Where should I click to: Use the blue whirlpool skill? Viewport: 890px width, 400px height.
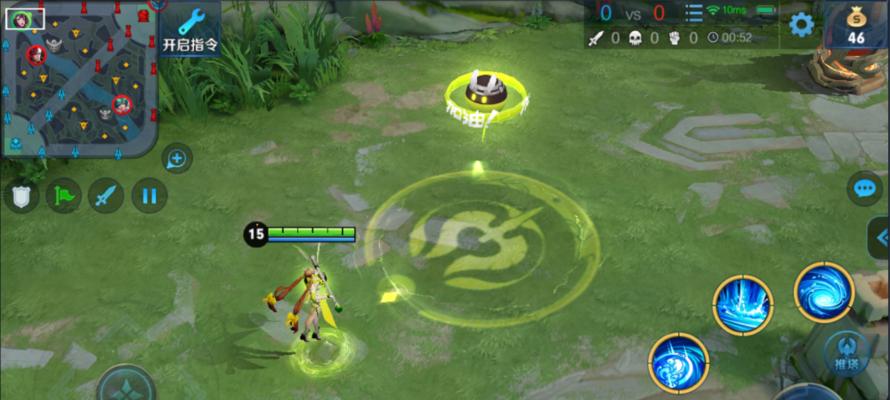point(823,291)
